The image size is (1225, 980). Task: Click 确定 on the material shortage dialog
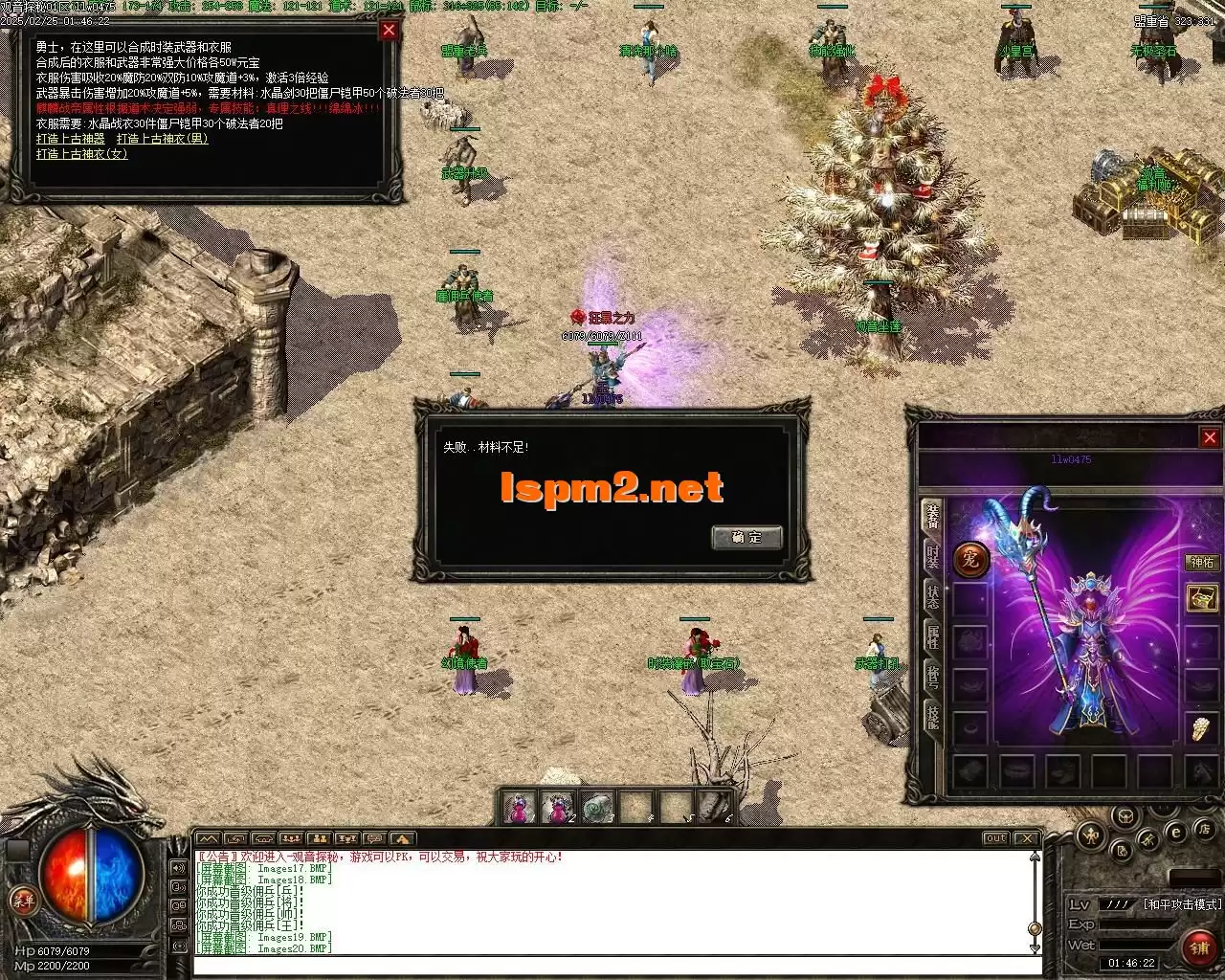pos(746,538)
